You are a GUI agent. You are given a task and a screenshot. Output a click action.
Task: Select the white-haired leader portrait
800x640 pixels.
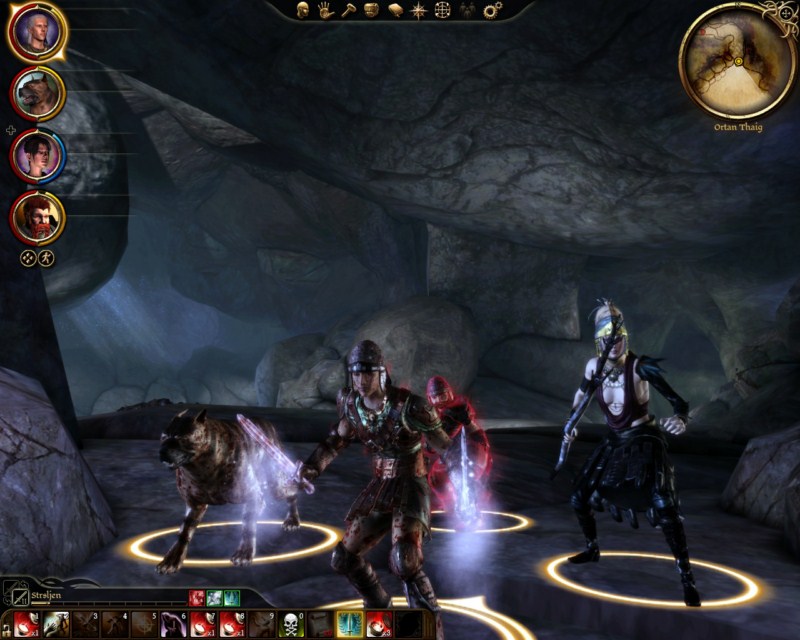(x=37, y=32)
